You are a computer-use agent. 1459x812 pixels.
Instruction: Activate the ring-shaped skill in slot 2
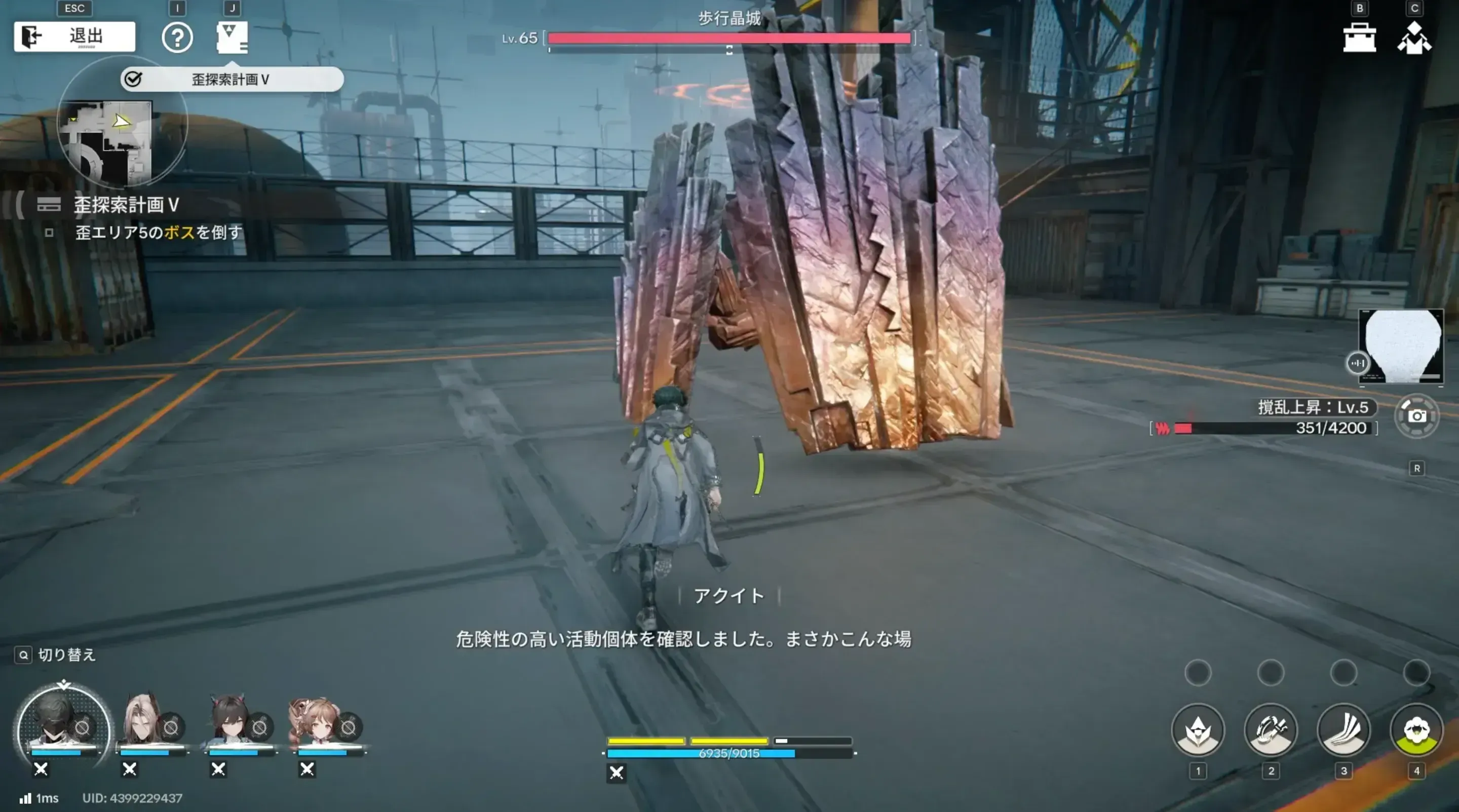[x=1271, y=730]
